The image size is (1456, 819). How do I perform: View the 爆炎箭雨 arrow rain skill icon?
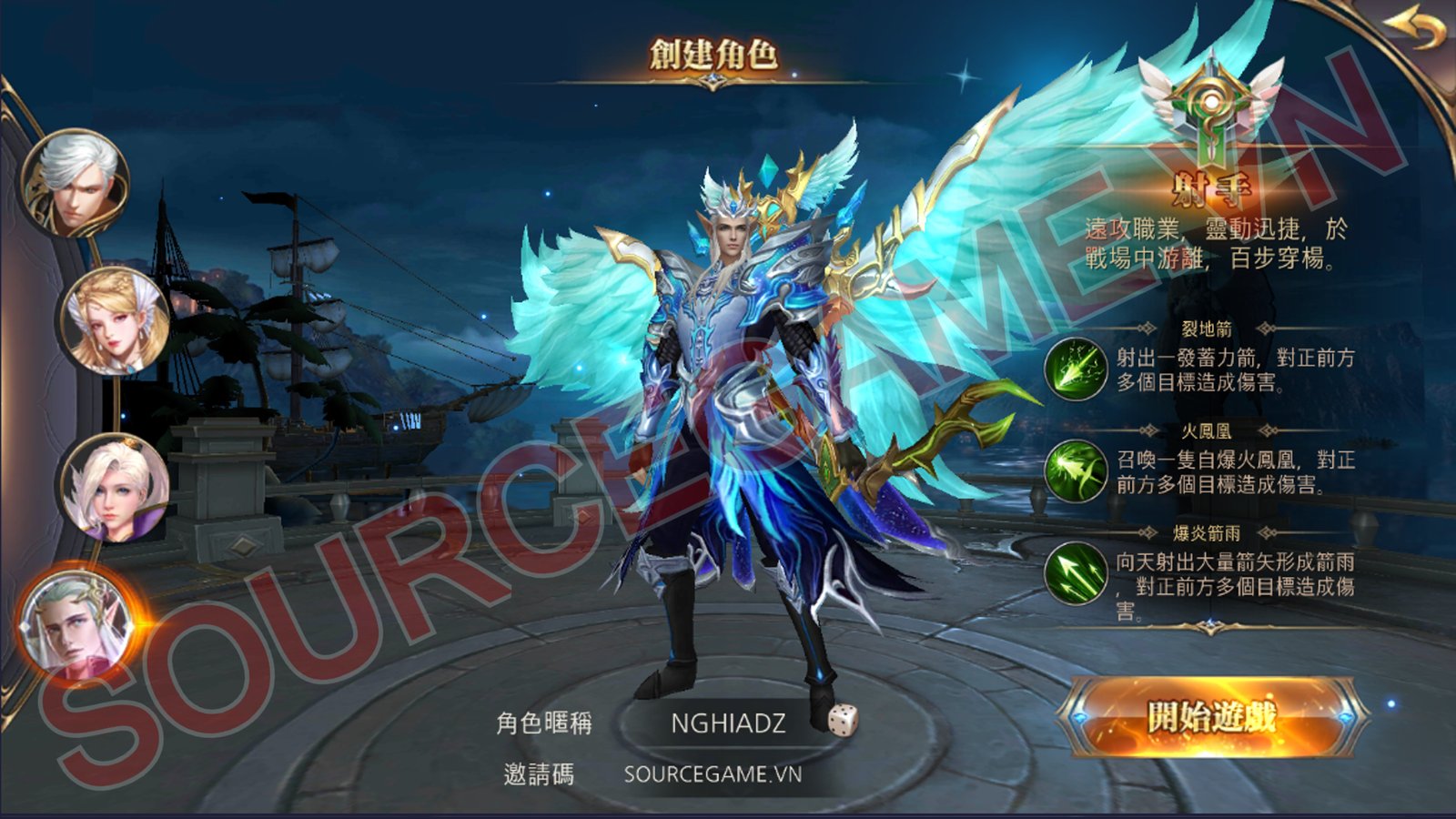click(x=1075, y=572)
